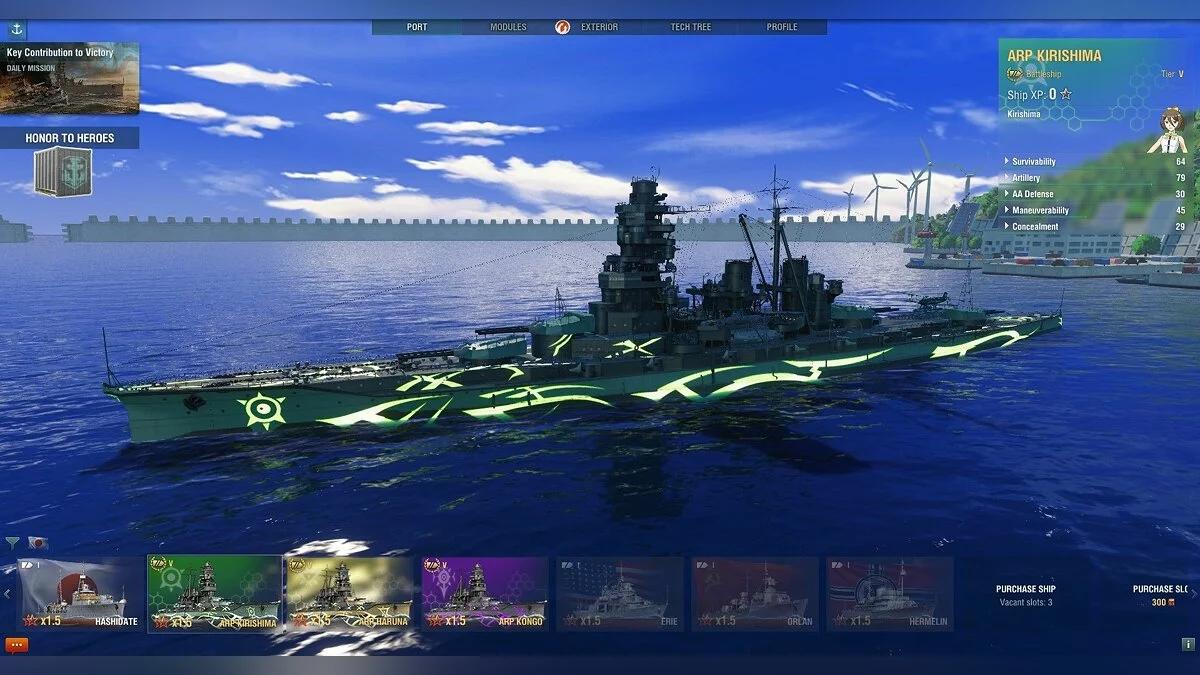
Task: Choose the ARP Haruna ship card
Action: click(349, 594)
